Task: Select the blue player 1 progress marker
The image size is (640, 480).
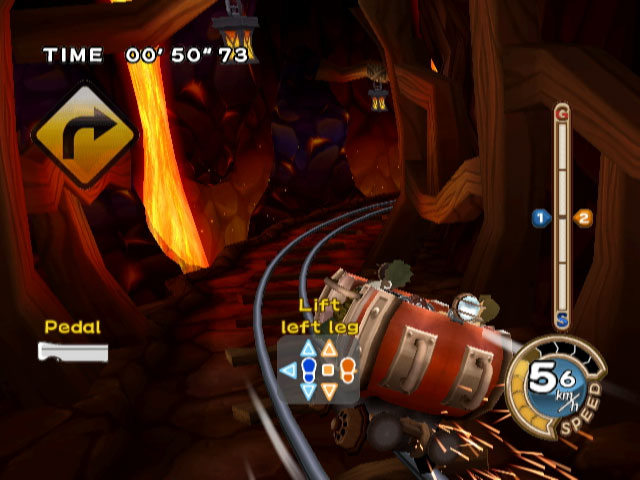Action: tap(541, 217)
